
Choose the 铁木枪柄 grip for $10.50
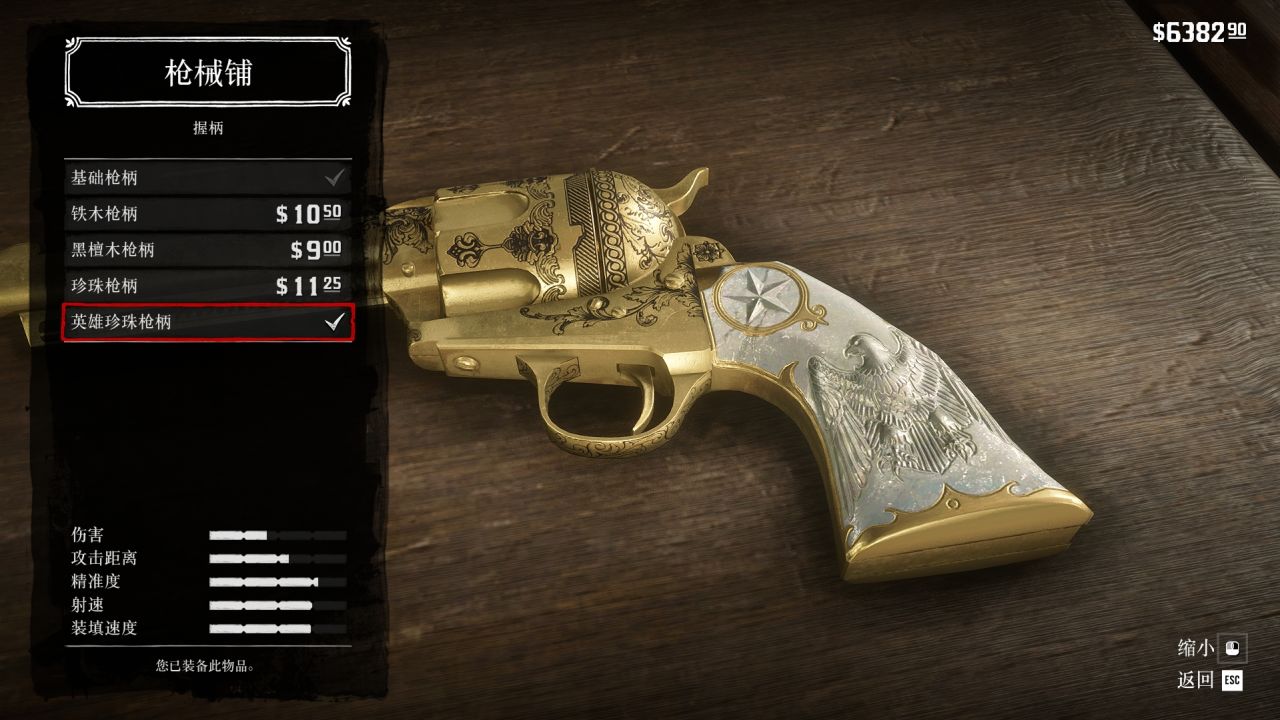207,214
